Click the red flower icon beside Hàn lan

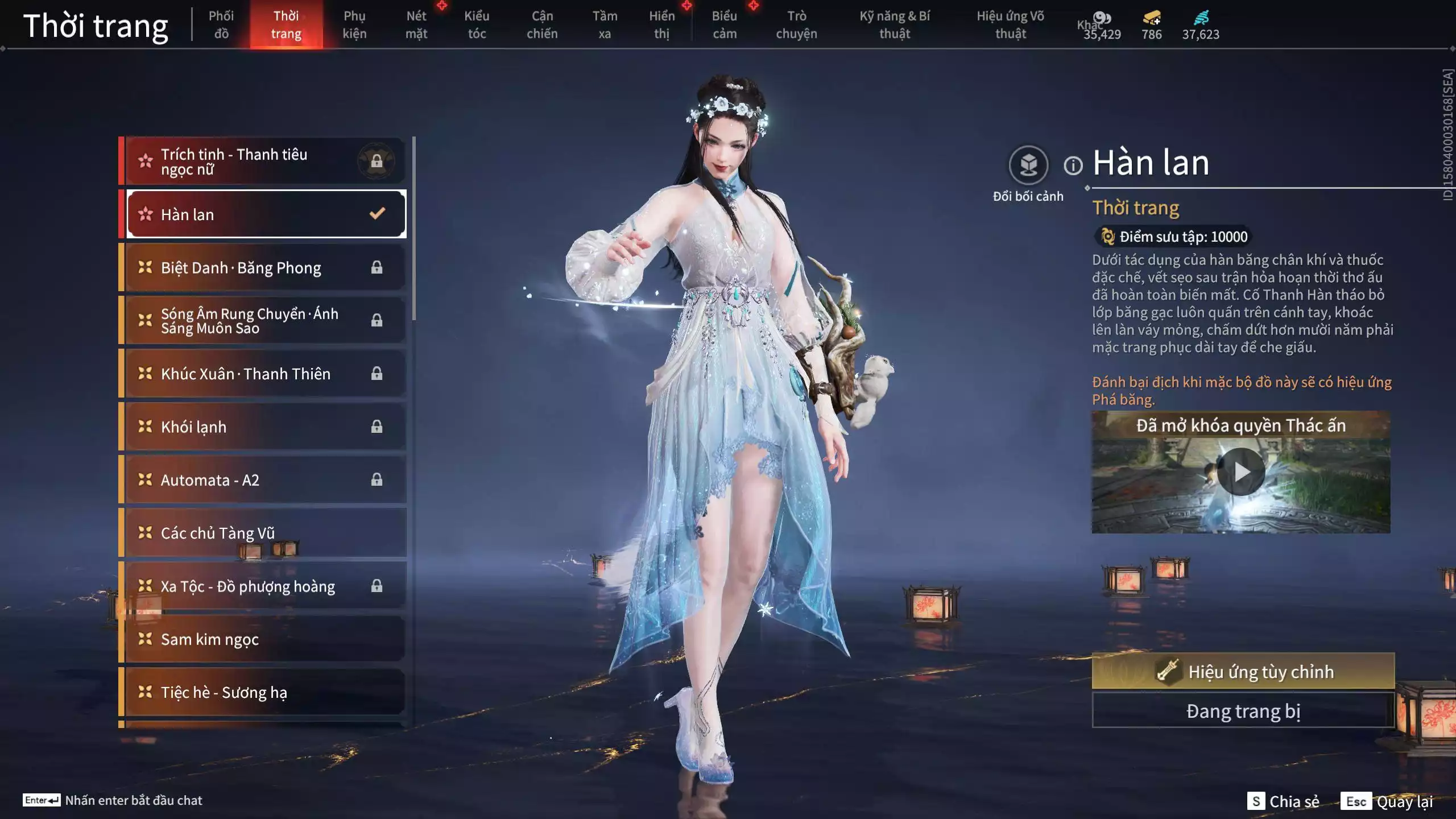(x=146, y=214)
